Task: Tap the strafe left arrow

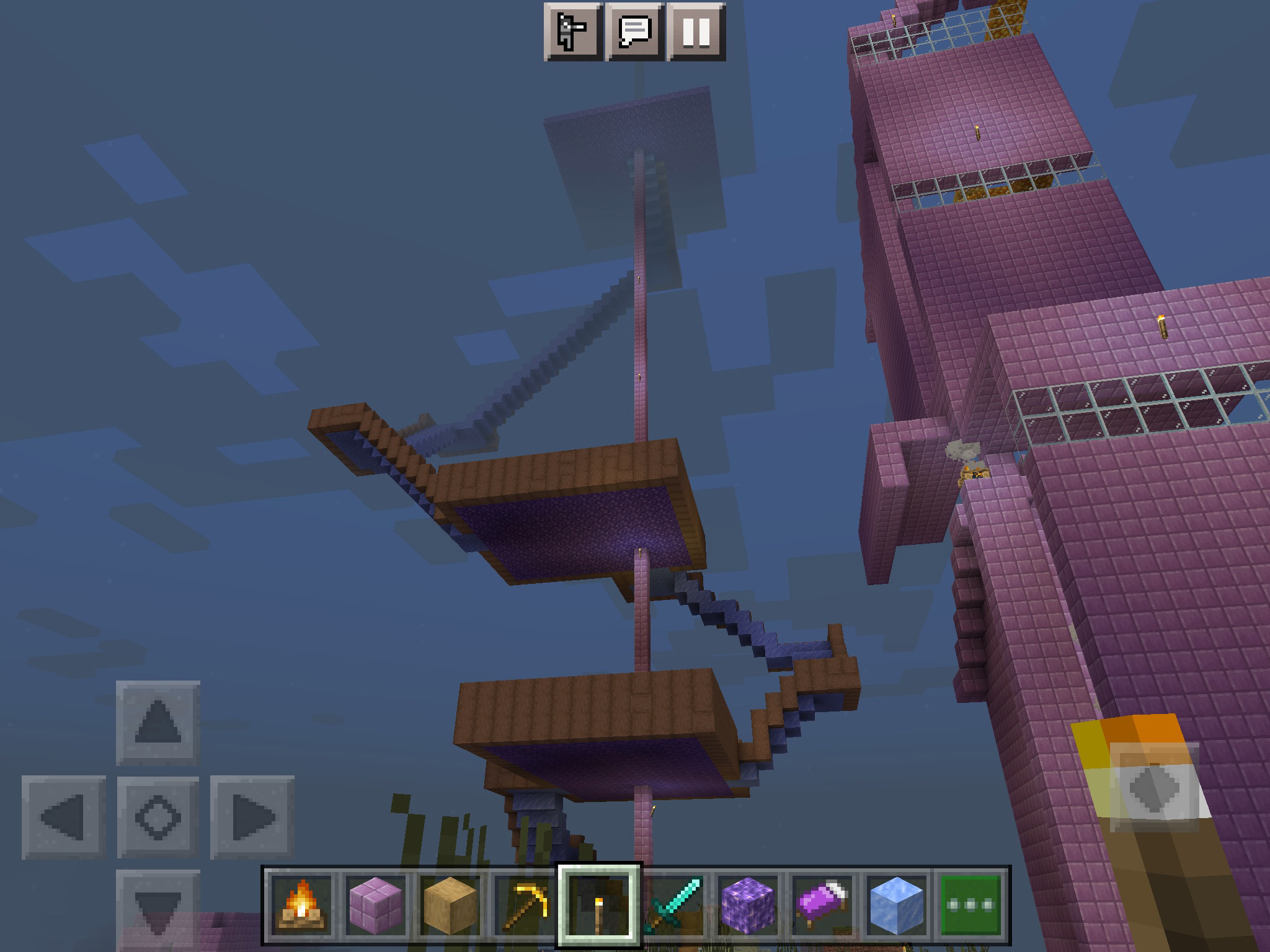Action: (x=64, y=817)
